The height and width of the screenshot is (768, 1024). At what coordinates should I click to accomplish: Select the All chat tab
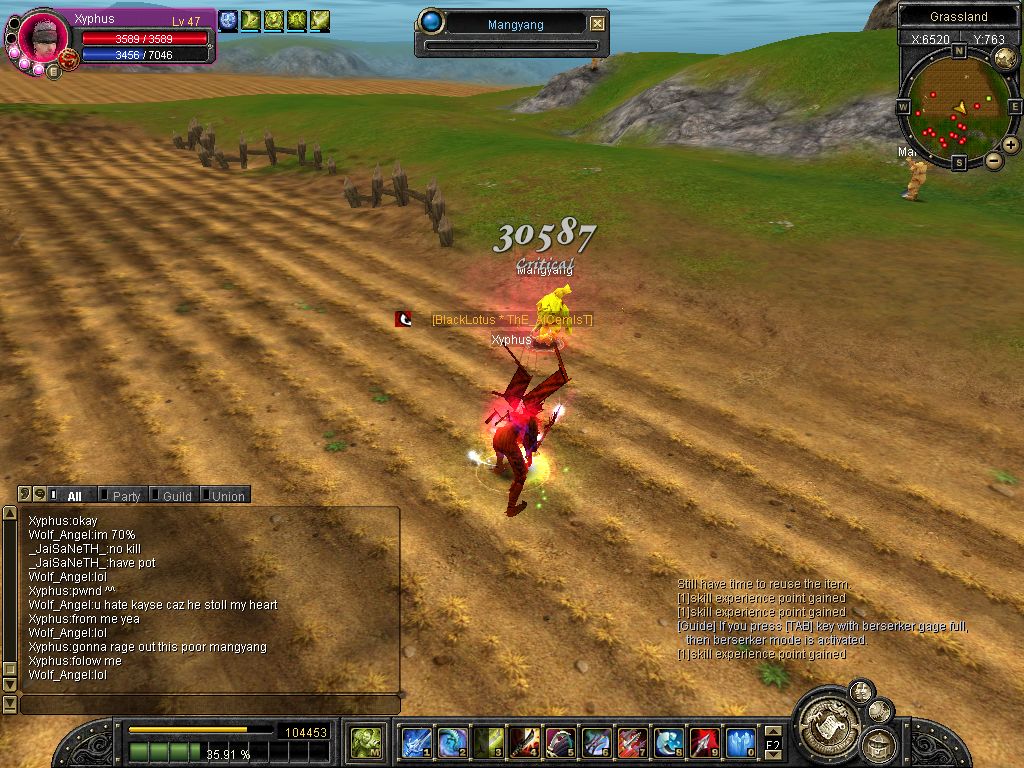click(x=74, y=496)
